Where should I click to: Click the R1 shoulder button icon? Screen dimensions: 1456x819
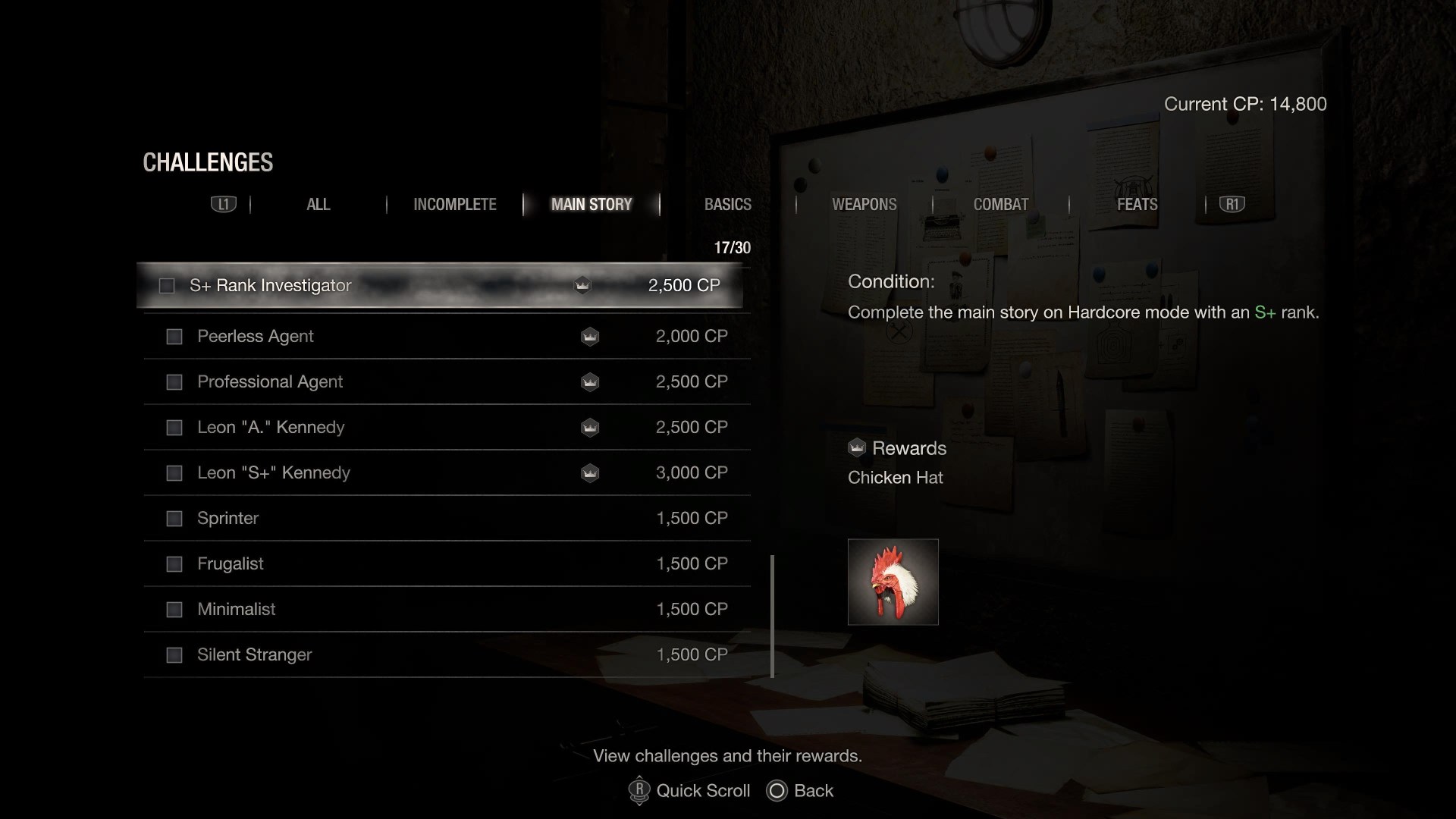coord(1232,204)
